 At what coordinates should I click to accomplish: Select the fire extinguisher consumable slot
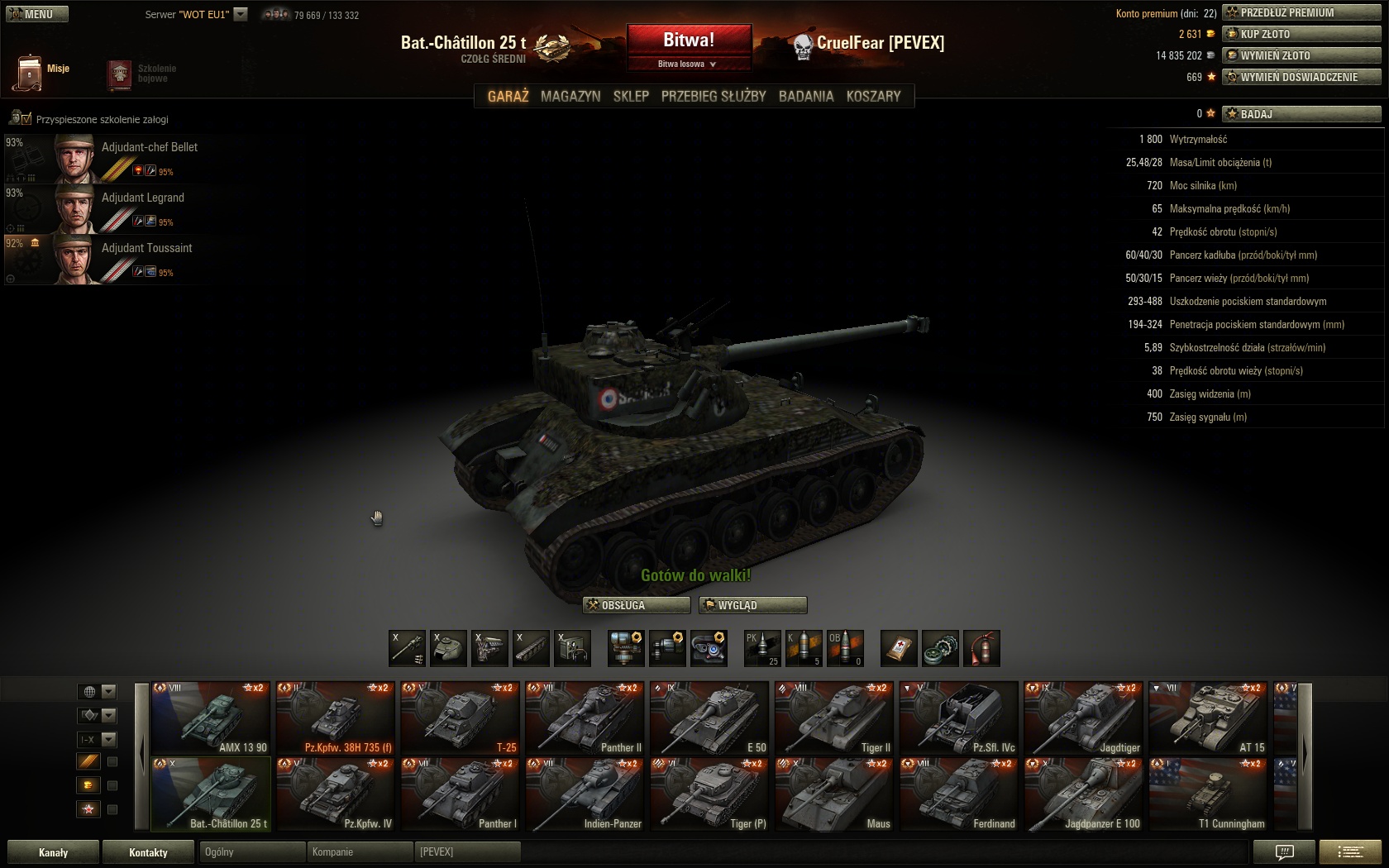coord(981,648)
